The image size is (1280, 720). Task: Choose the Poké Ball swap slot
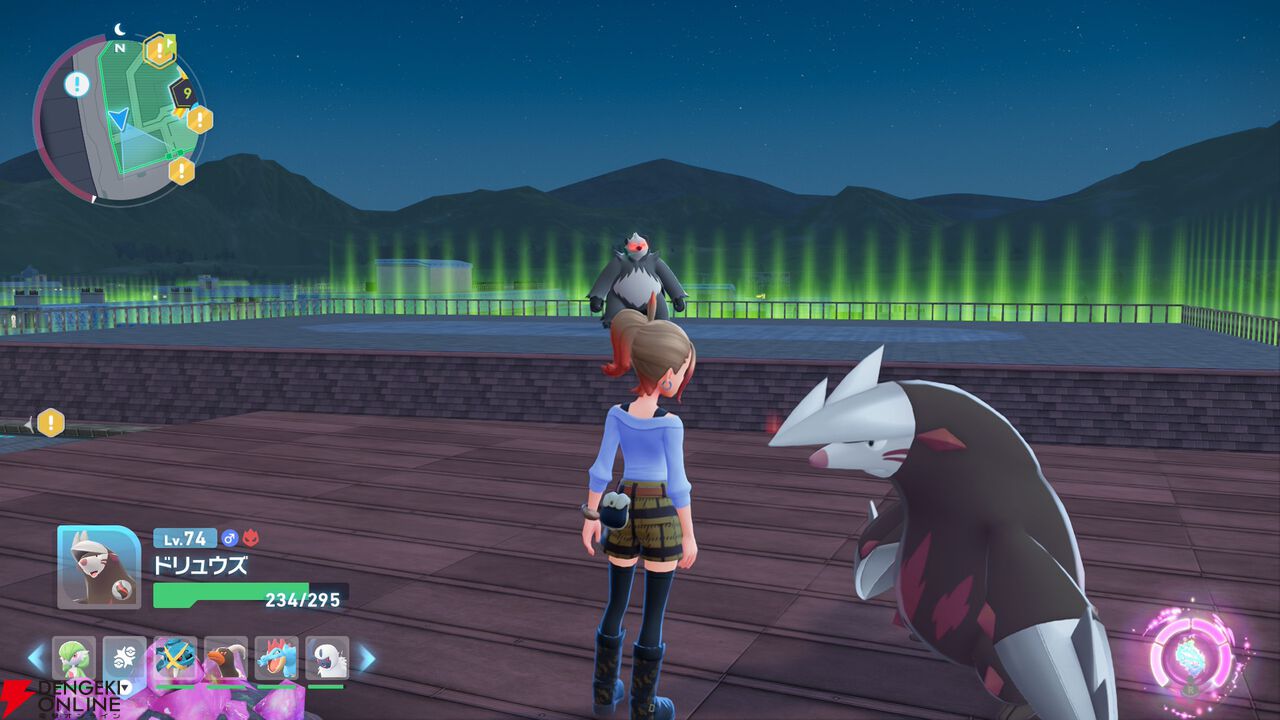coord(125,658)
